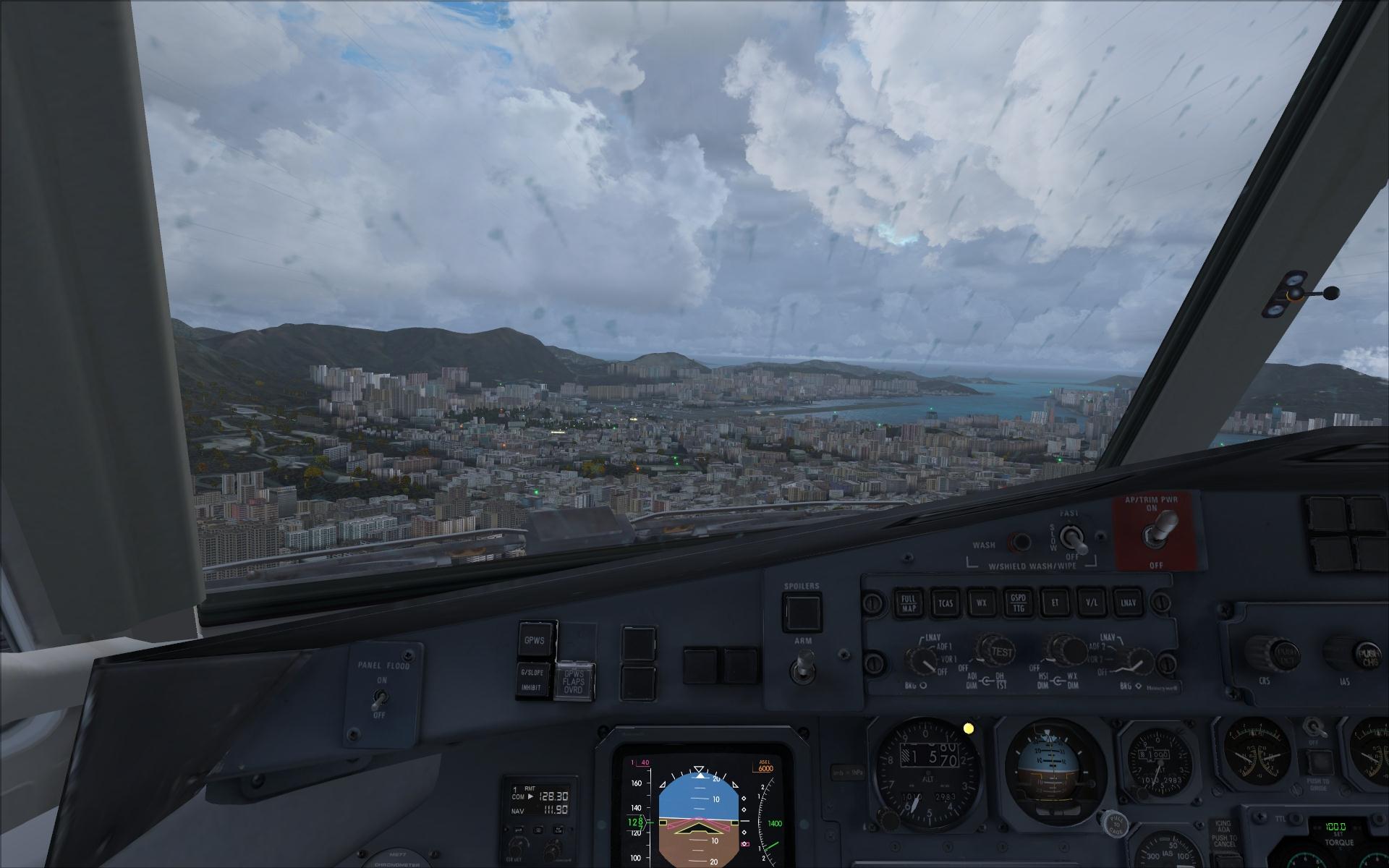Click the windshield WASH button

pos(1021,542)
